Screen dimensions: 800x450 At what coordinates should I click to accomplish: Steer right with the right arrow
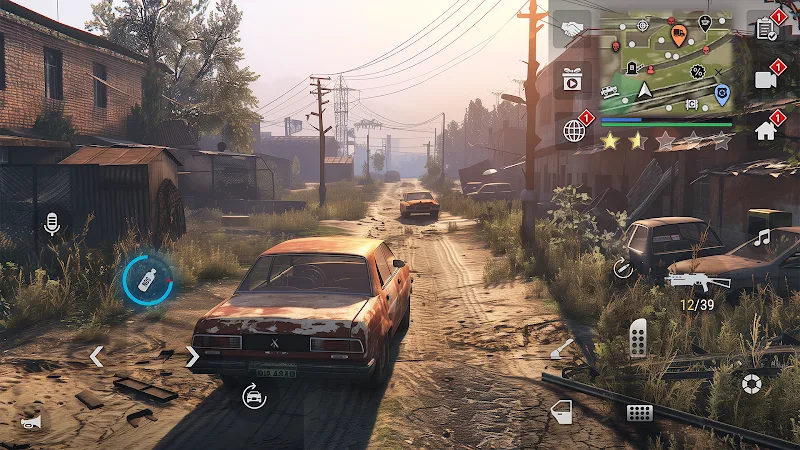[192, 356]
